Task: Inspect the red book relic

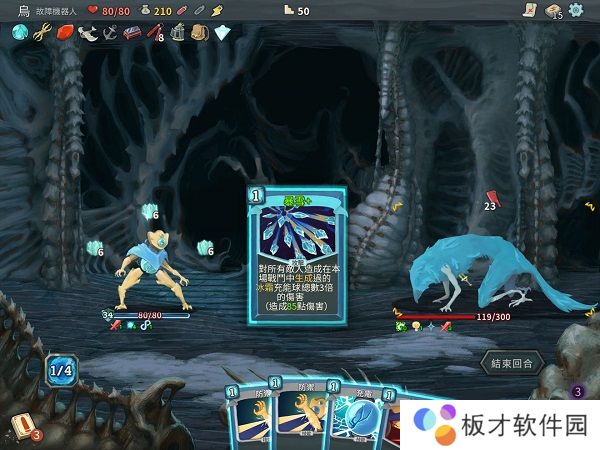Action: [131, 33]
